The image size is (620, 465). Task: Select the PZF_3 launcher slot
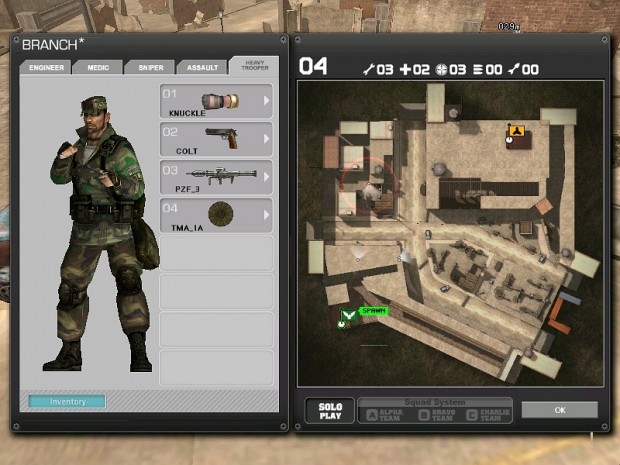[x=215, y=176]
